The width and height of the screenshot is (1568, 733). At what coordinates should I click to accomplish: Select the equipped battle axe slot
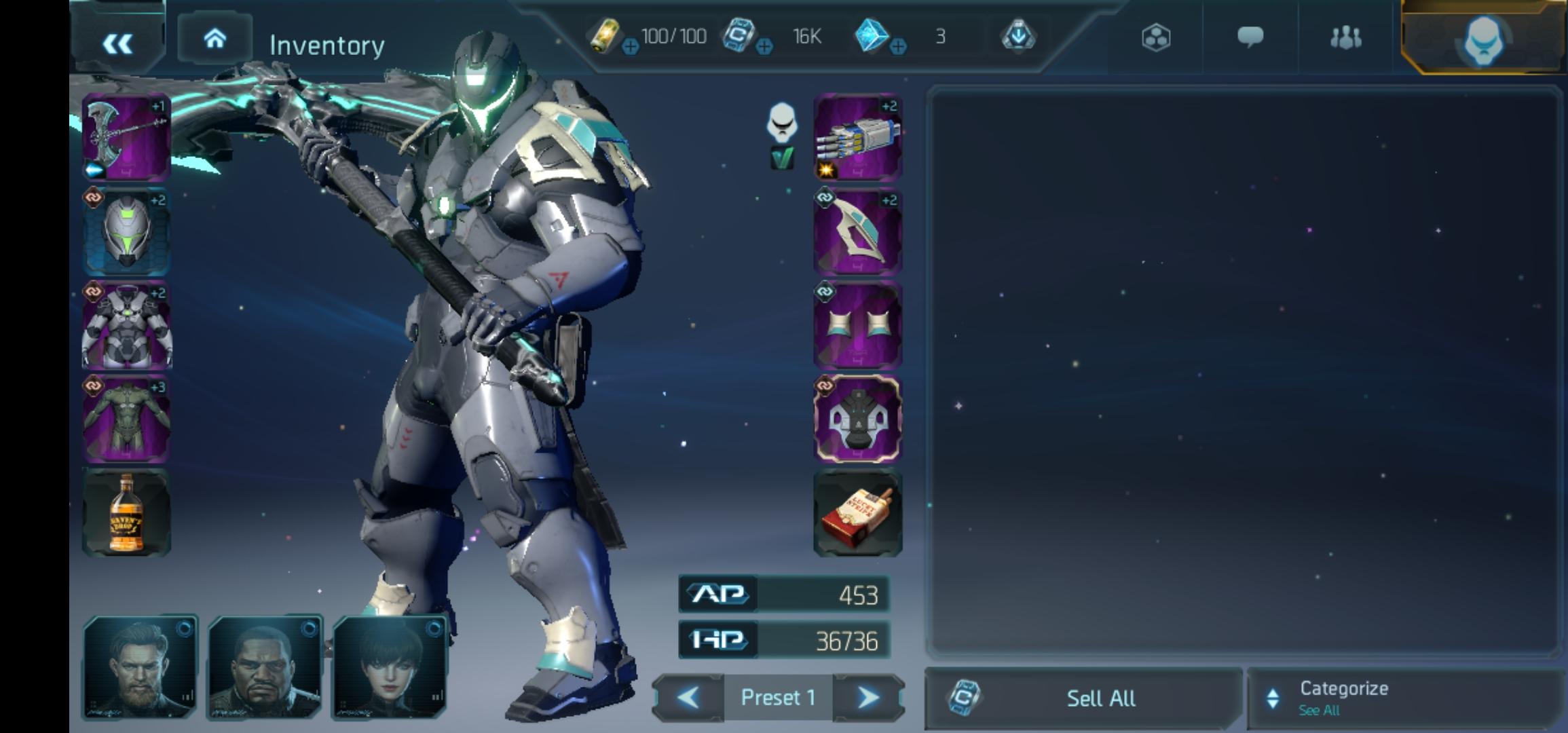click(126, 137)
